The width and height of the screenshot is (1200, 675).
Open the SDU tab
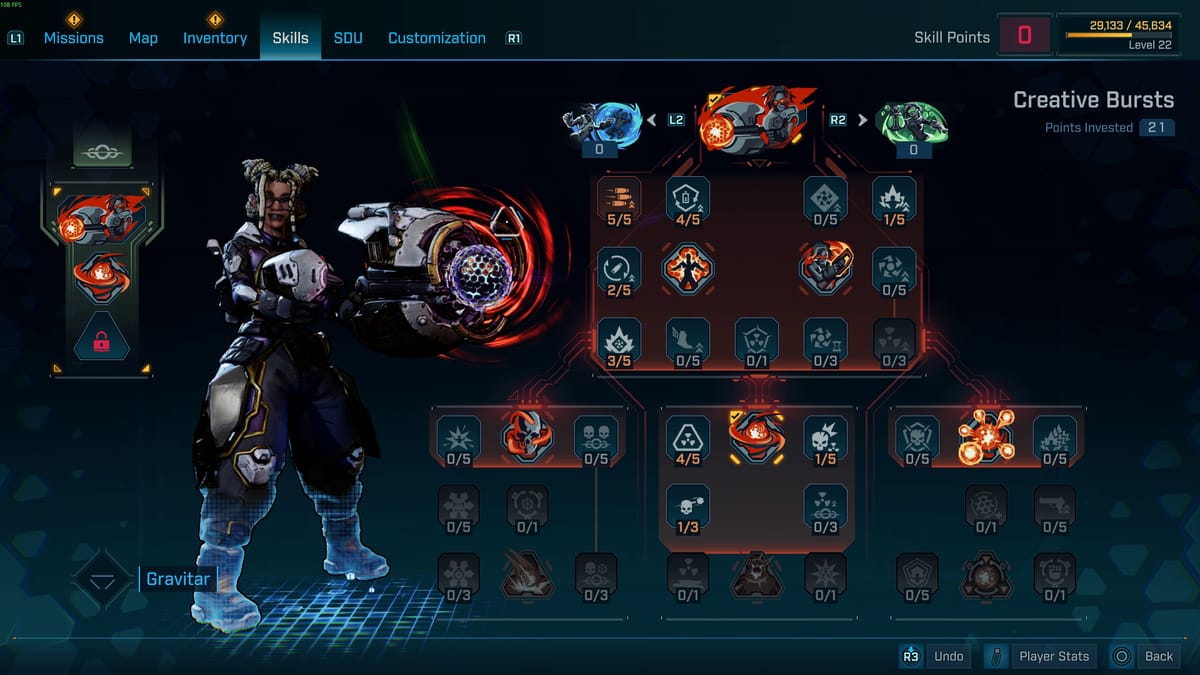click(348, 38)
